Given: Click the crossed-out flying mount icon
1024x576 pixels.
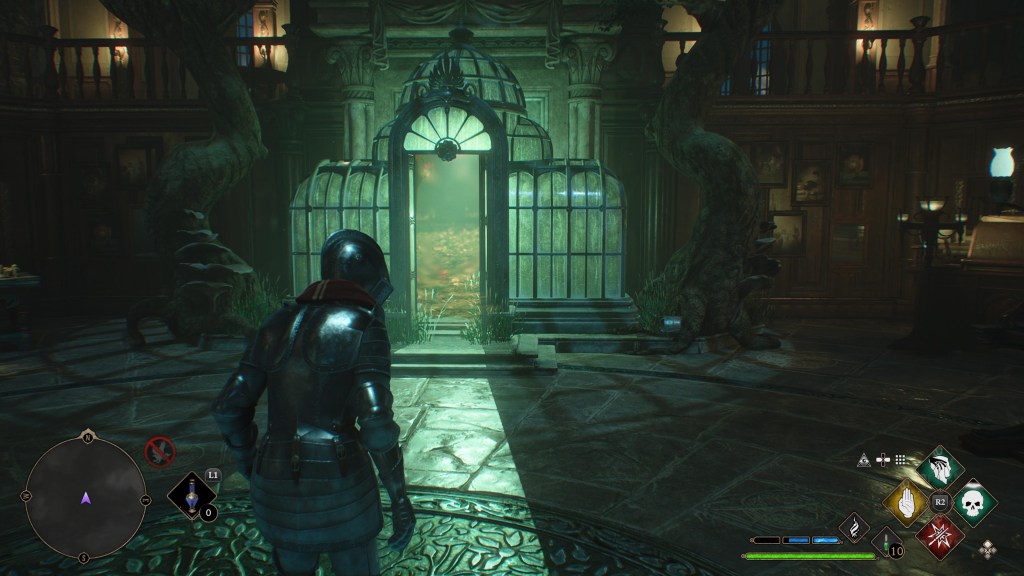Looking at the screenshot, I should click(159, 453).
